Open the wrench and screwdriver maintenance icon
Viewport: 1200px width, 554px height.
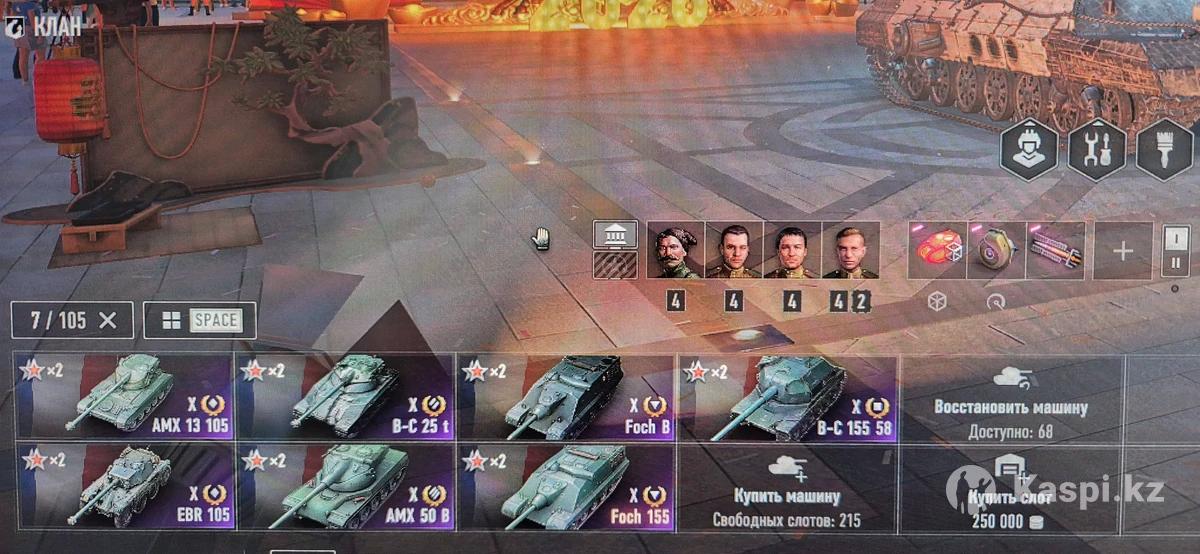tap(1097, 150)
